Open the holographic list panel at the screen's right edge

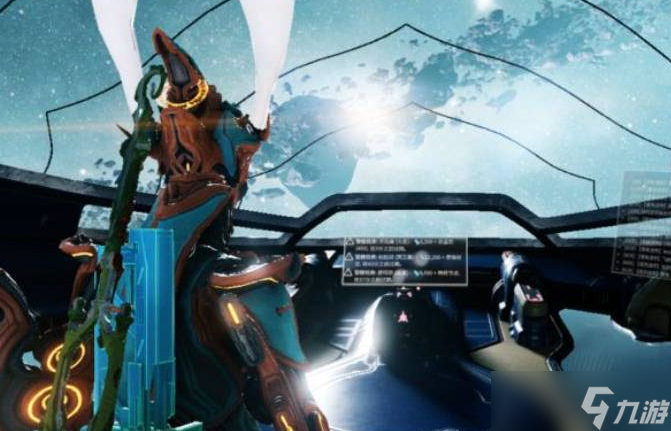pos(645,229)
